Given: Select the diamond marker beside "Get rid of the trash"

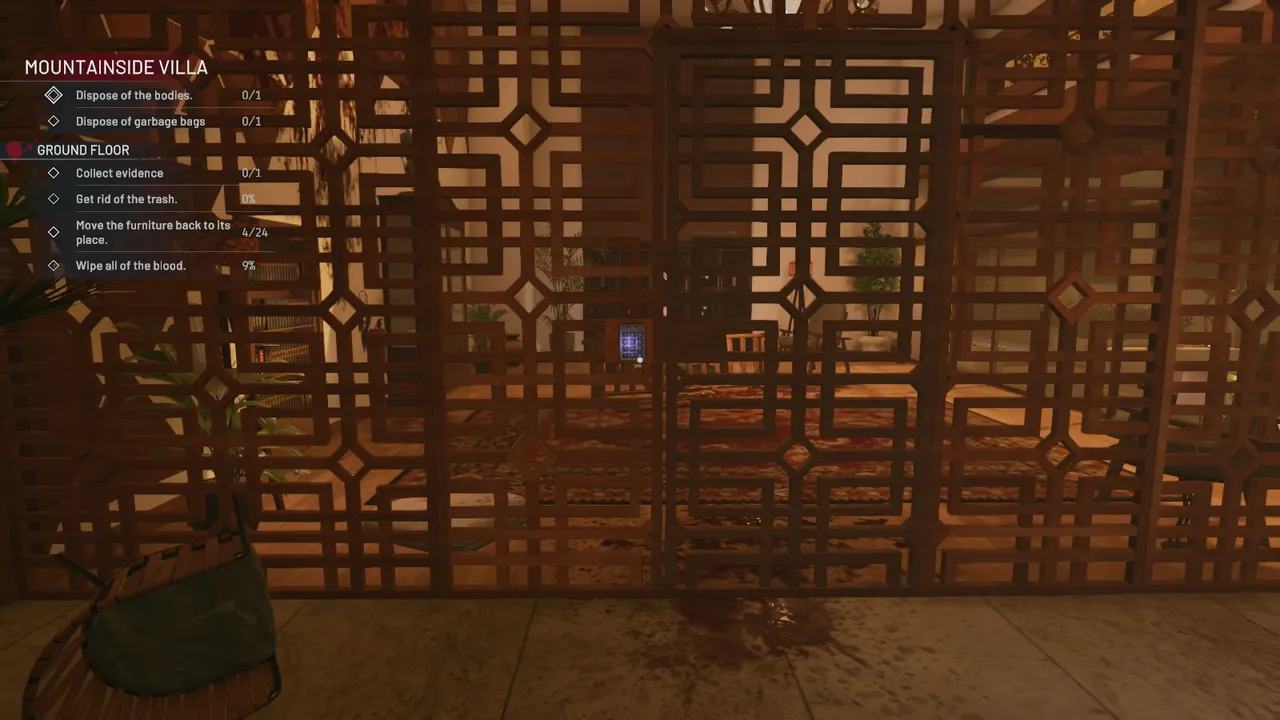Looking at the screenshot, I should tap(53, 199).
